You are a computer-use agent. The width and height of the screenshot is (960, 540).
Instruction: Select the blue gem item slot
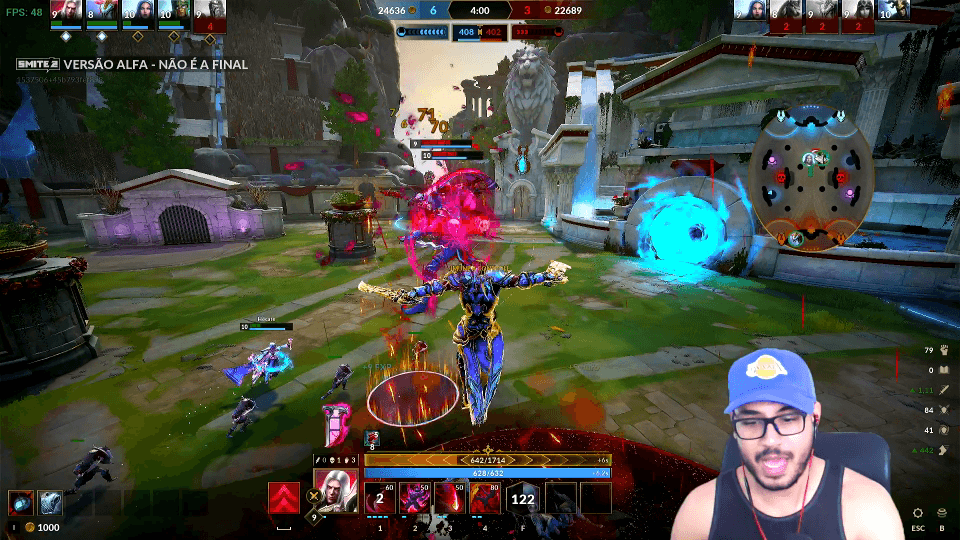point(22,503)
